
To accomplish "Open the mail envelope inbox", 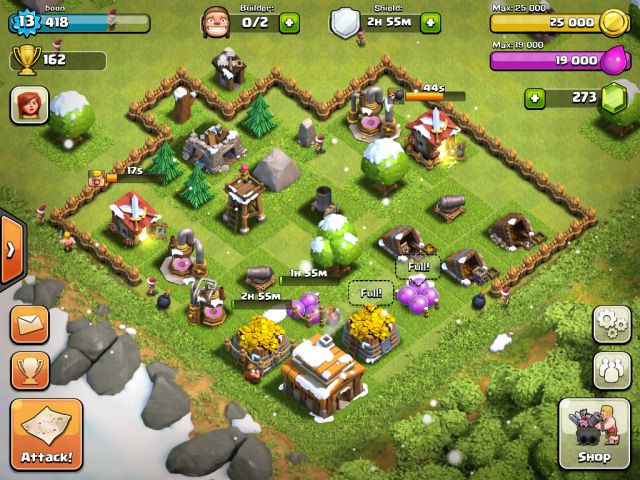I will (x=30, y=324).
